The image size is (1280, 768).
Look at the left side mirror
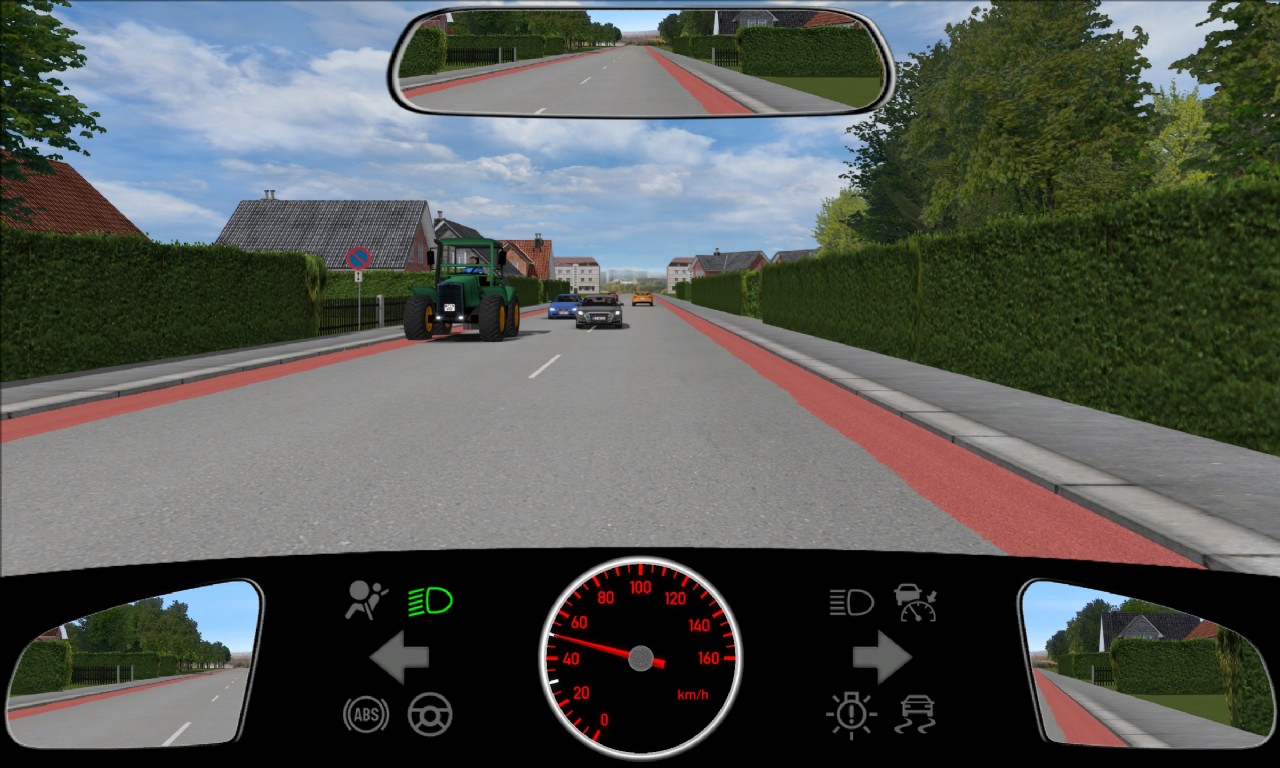point(133,664)
